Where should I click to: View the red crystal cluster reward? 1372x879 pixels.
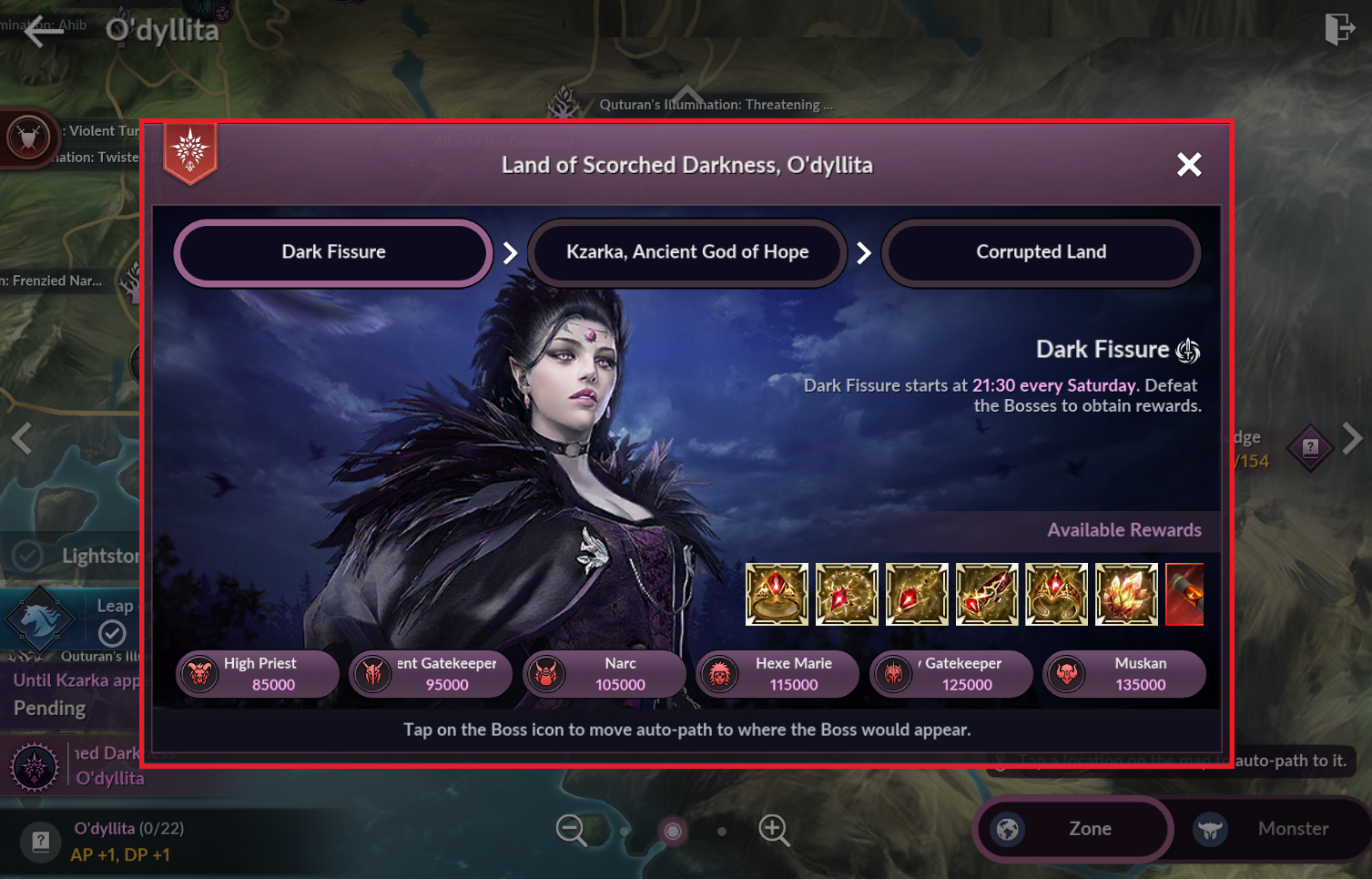[x=1126, y=595]
